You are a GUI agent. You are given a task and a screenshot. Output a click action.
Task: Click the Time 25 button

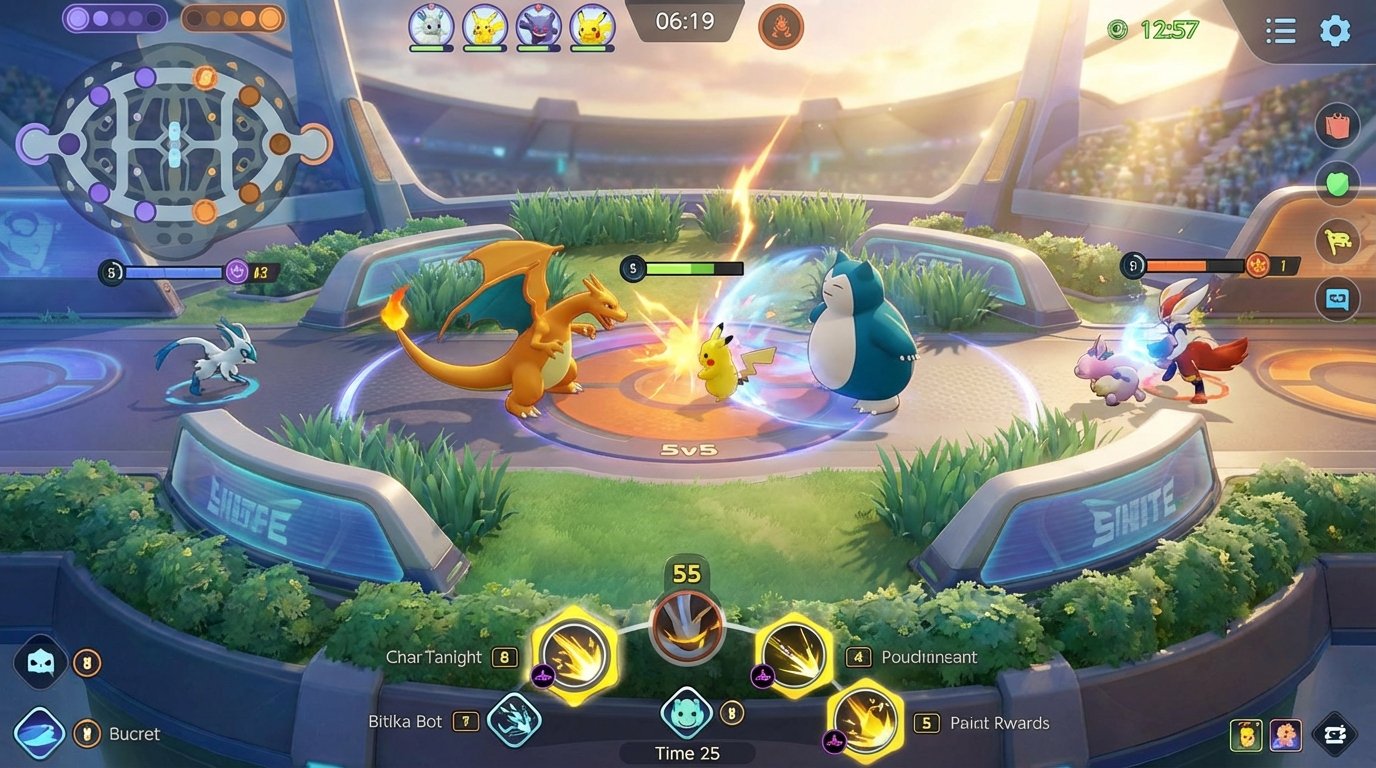pyautogui.click(x=686, y=753)
